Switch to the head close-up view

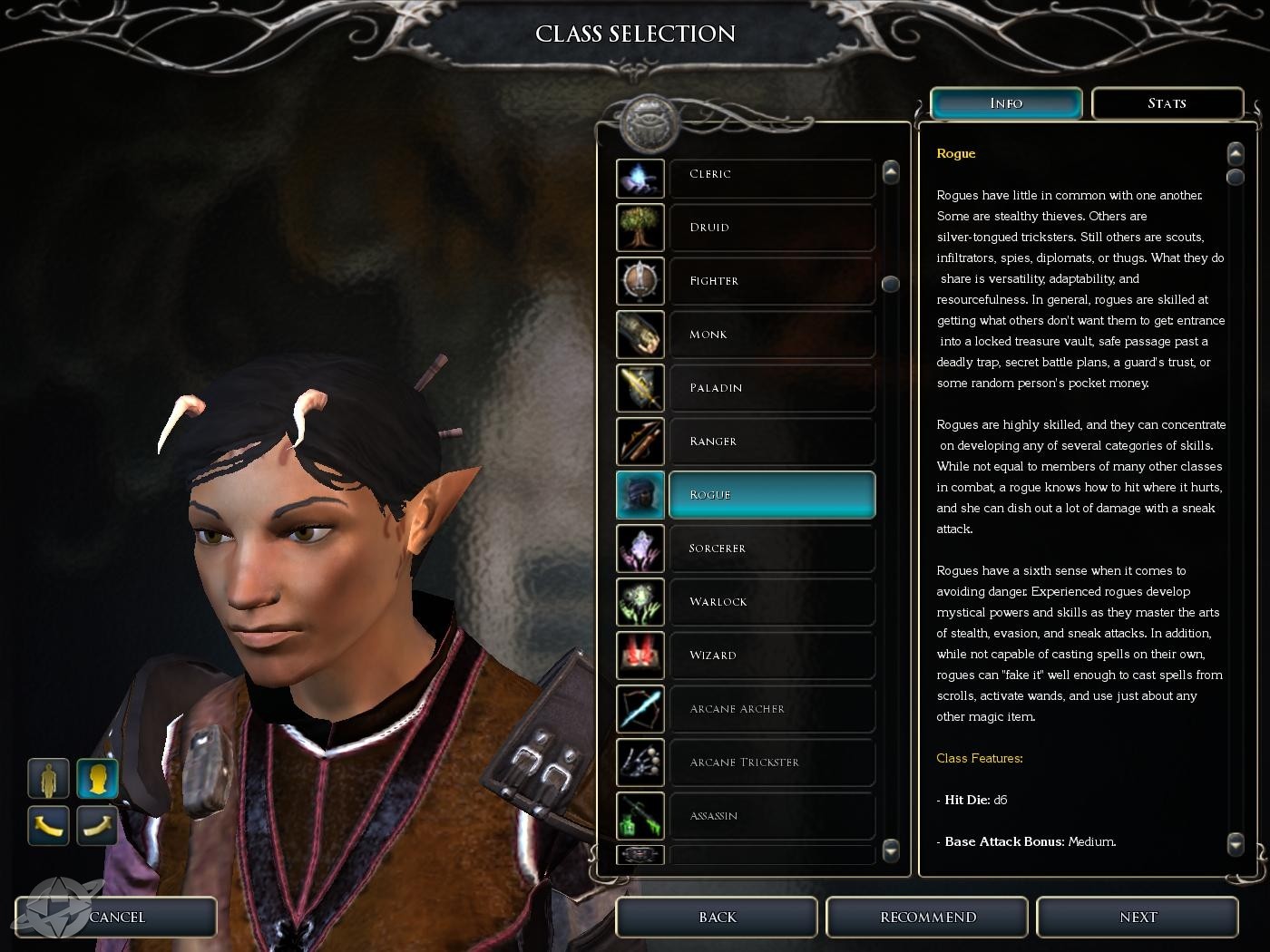click(97, 779)
